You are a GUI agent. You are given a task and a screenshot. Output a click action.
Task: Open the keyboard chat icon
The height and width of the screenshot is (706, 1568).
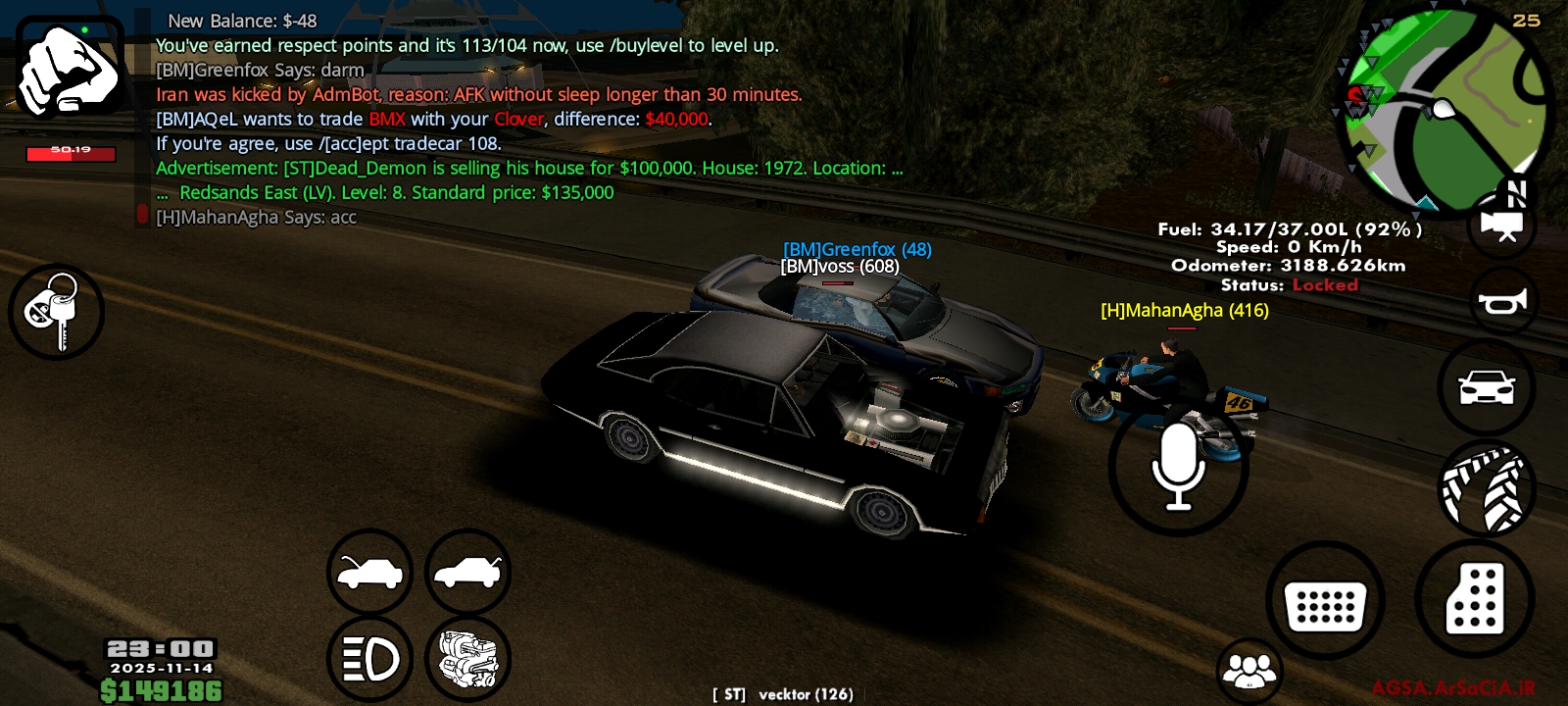coord(1325,599)
